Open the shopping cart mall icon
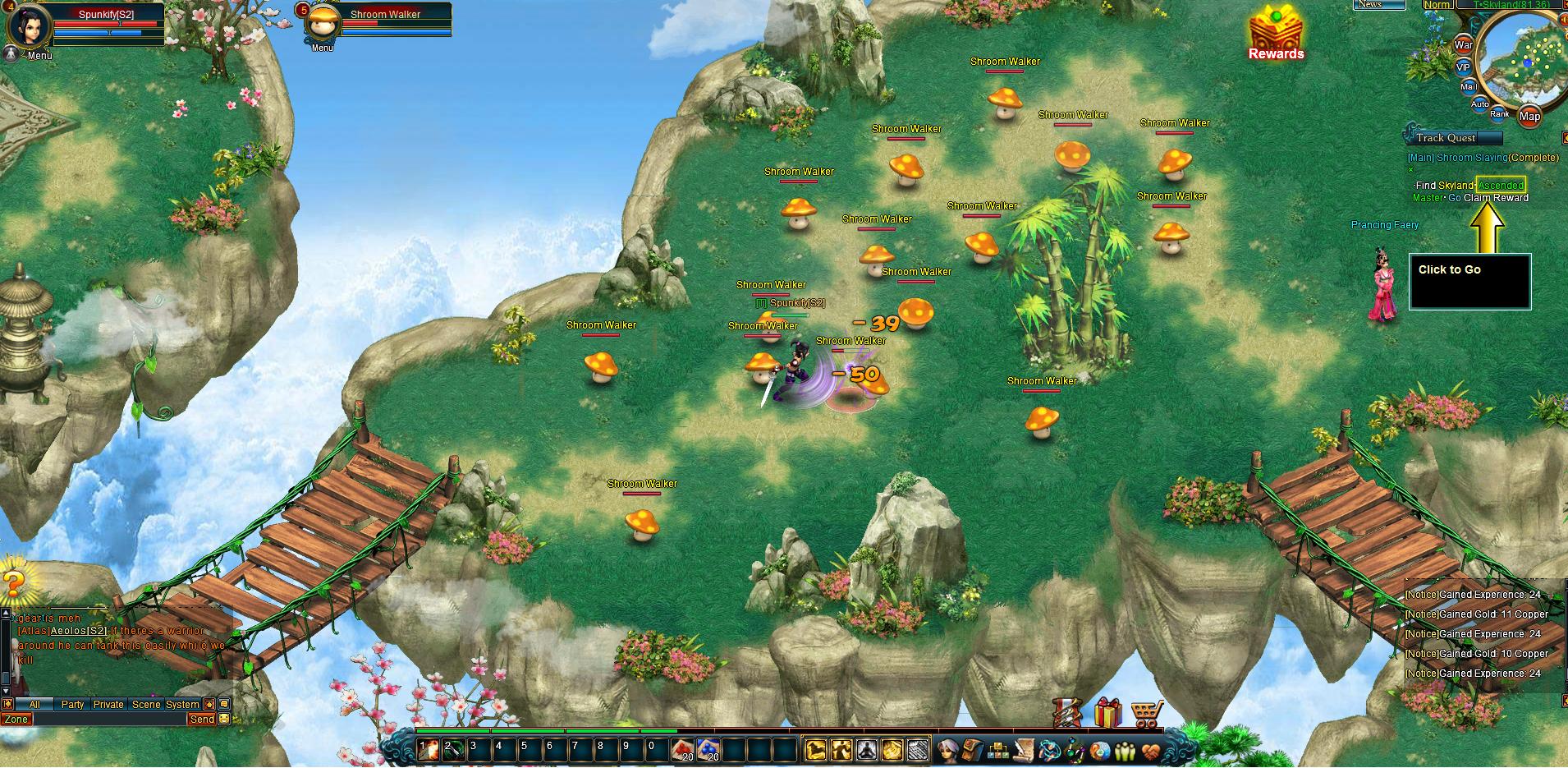This screenshot has height=768, width=1568. coord(1146,713)
